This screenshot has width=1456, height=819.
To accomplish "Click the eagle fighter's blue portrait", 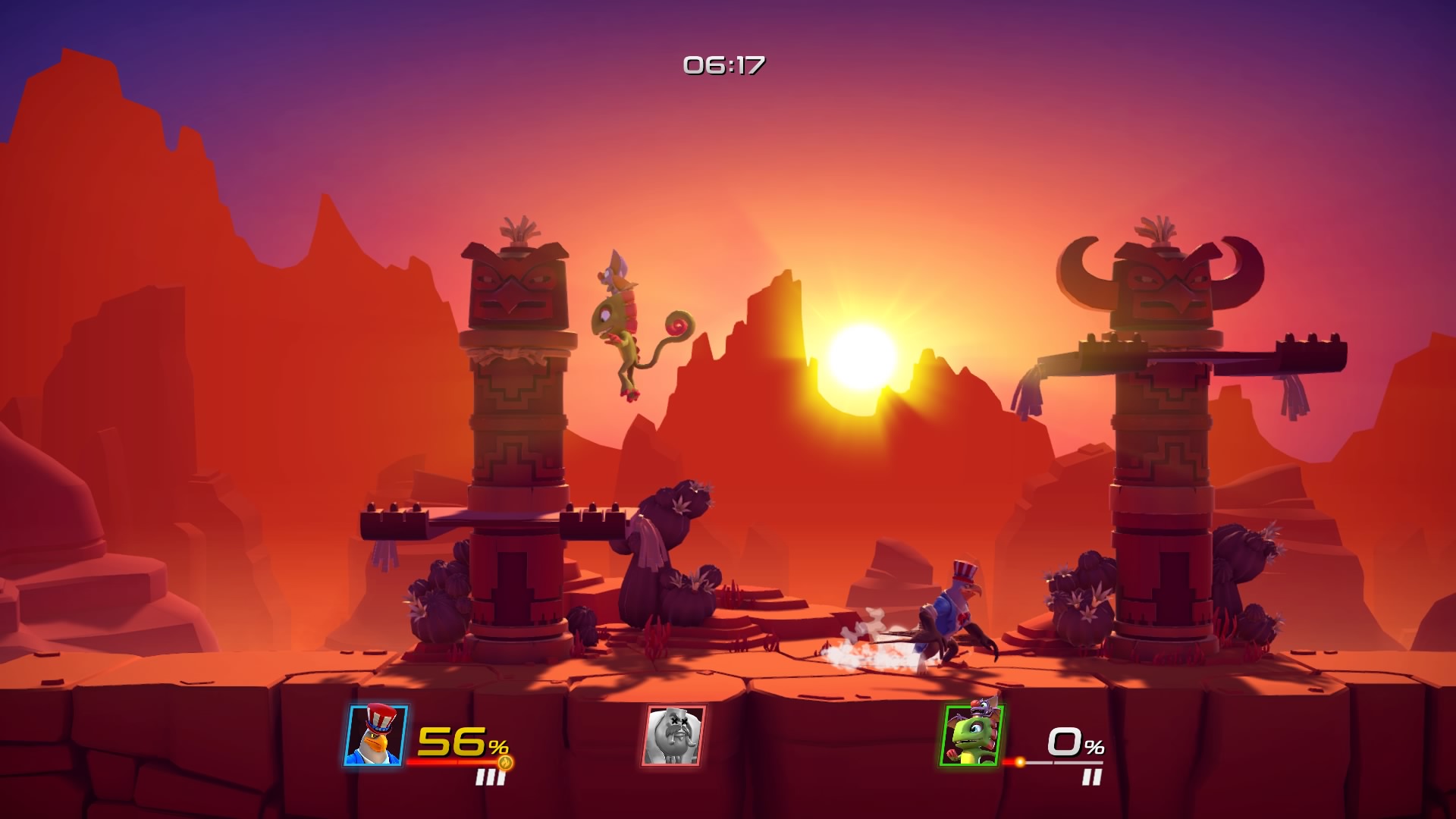I will click(377, 736).
